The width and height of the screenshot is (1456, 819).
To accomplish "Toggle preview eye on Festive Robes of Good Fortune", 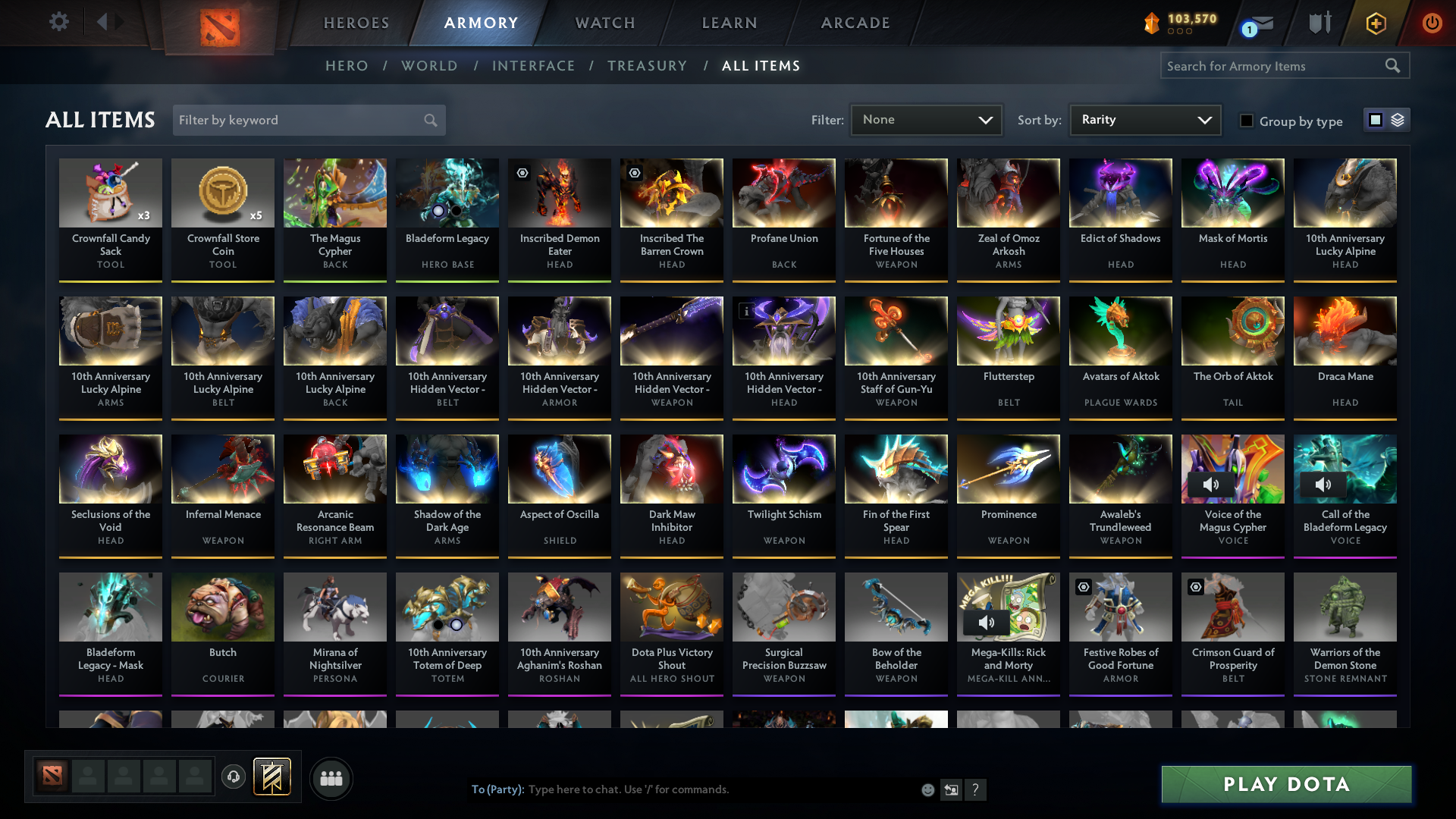I will click(x=1081, y=587).
